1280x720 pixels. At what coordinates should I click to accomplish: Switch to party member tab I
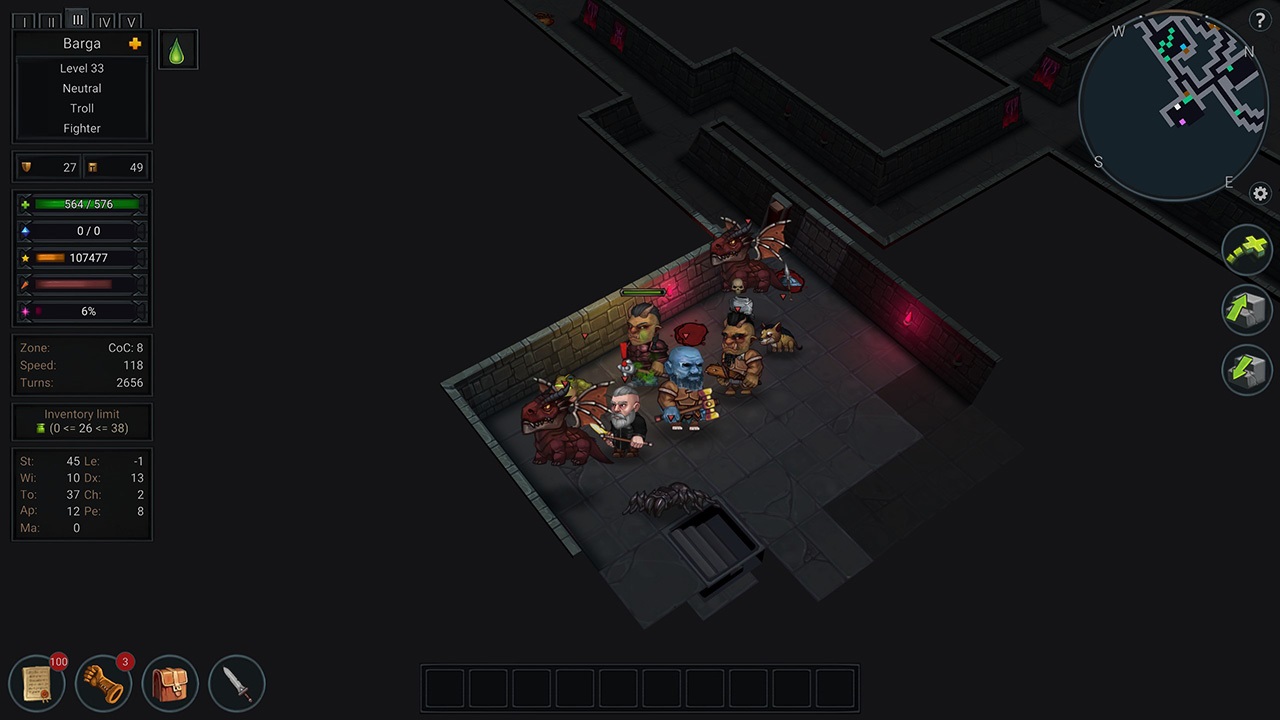[x=24, y=21]
